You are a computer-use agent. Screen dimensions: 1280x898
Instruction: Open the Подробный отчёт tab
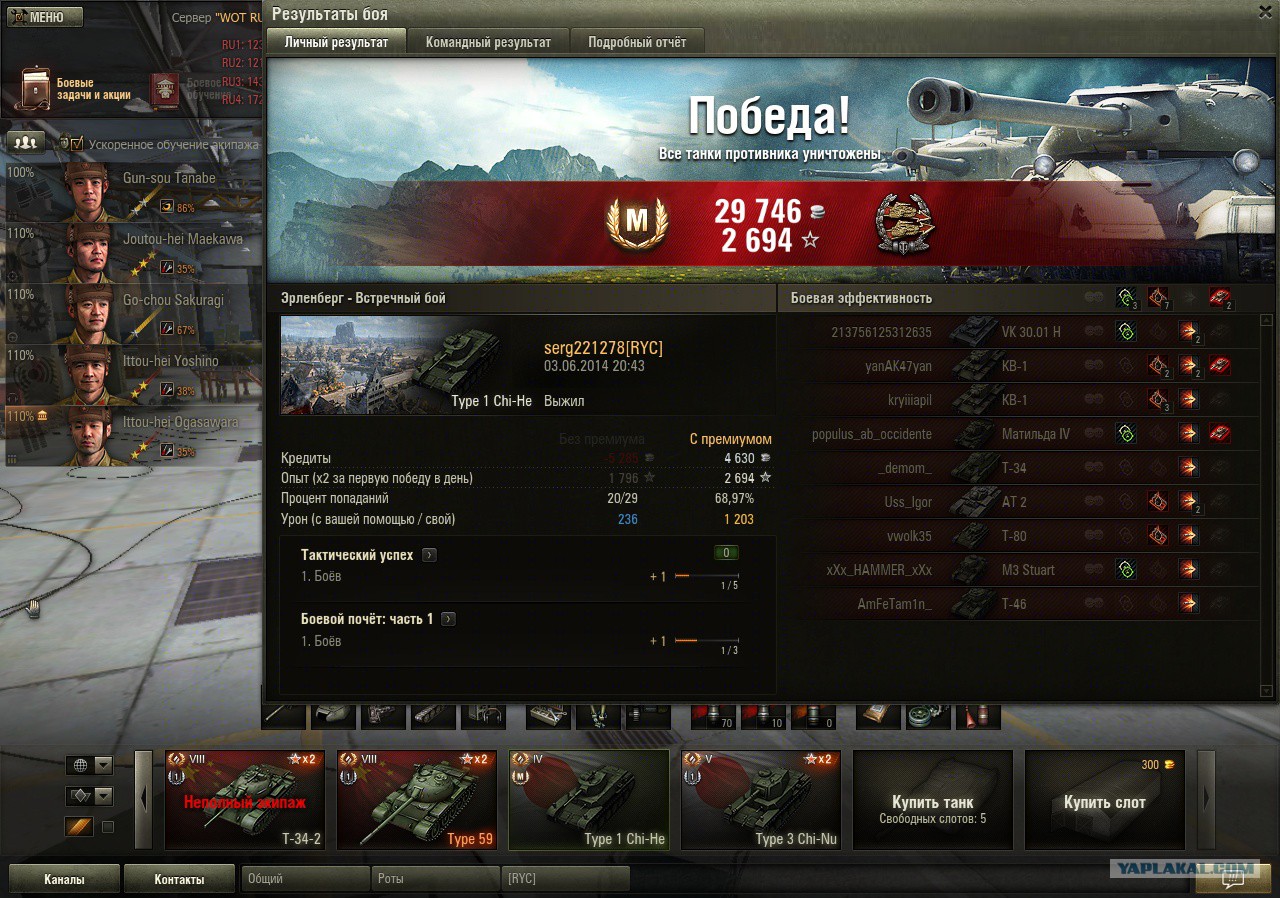(637, 42)
